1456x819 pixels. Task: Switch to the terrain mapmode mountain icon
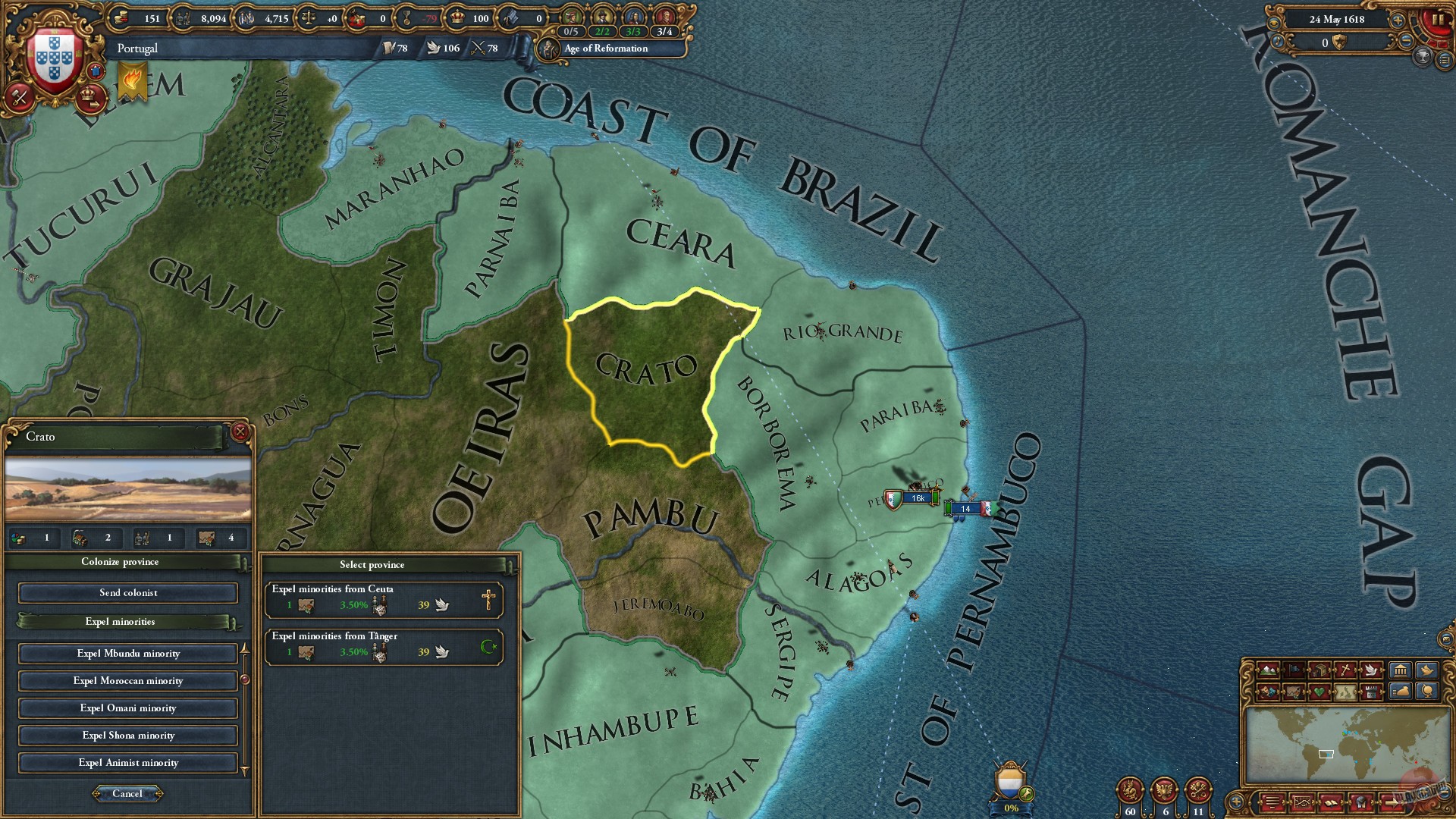(1267, 670)
